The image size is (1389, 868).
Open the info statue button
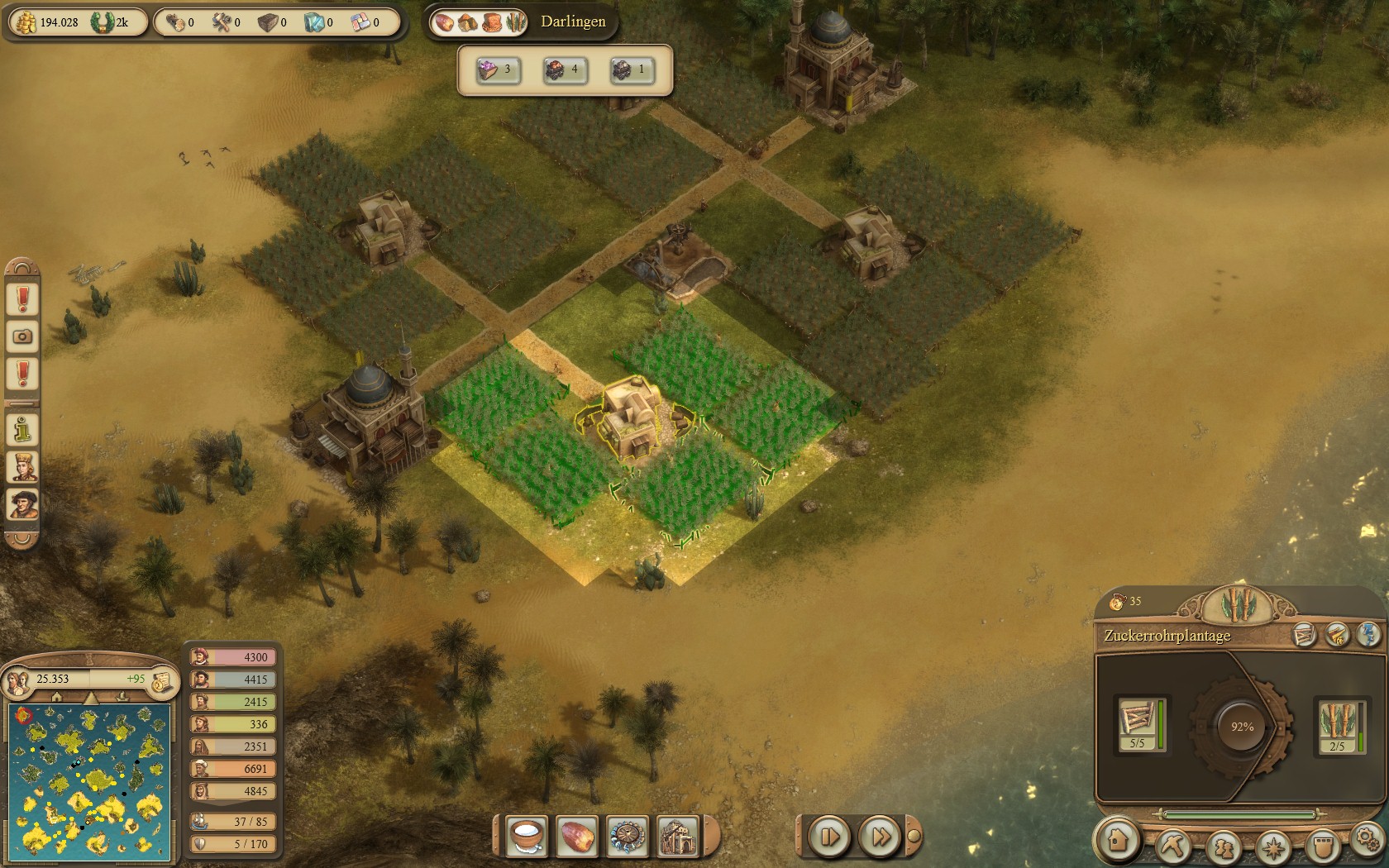[22, 430]
